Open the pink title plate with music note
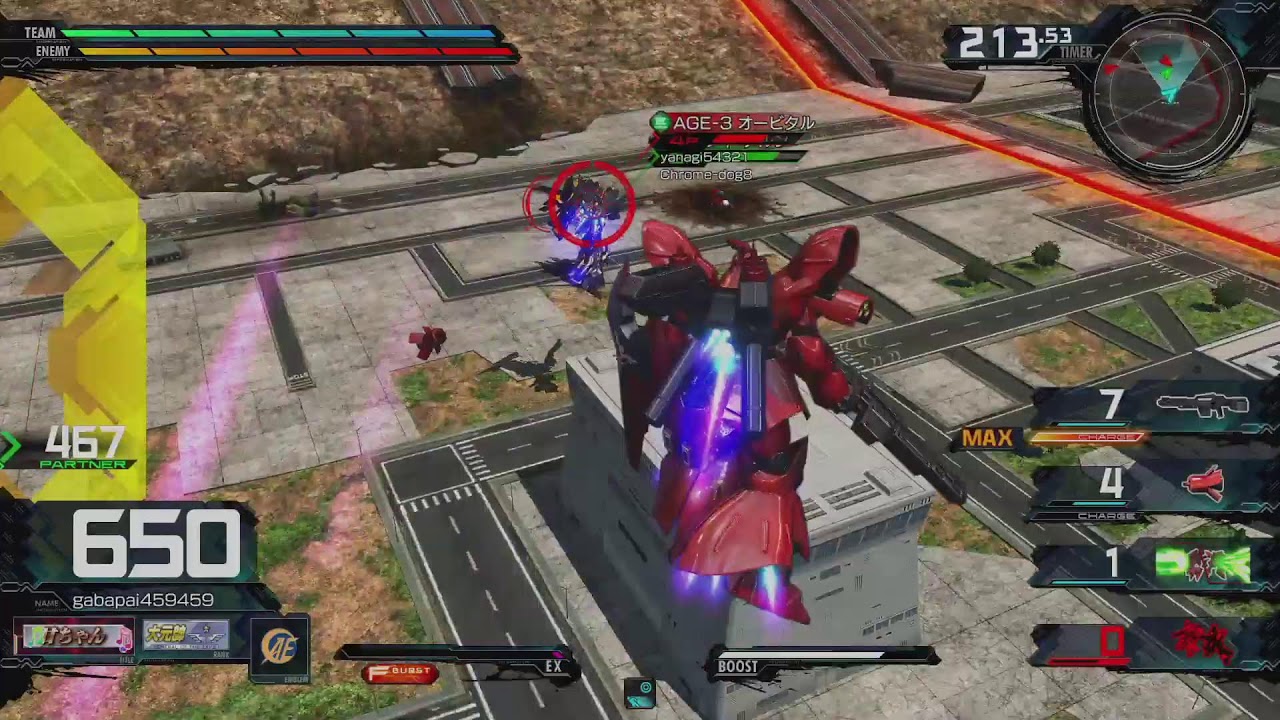 tap(75, 637)
